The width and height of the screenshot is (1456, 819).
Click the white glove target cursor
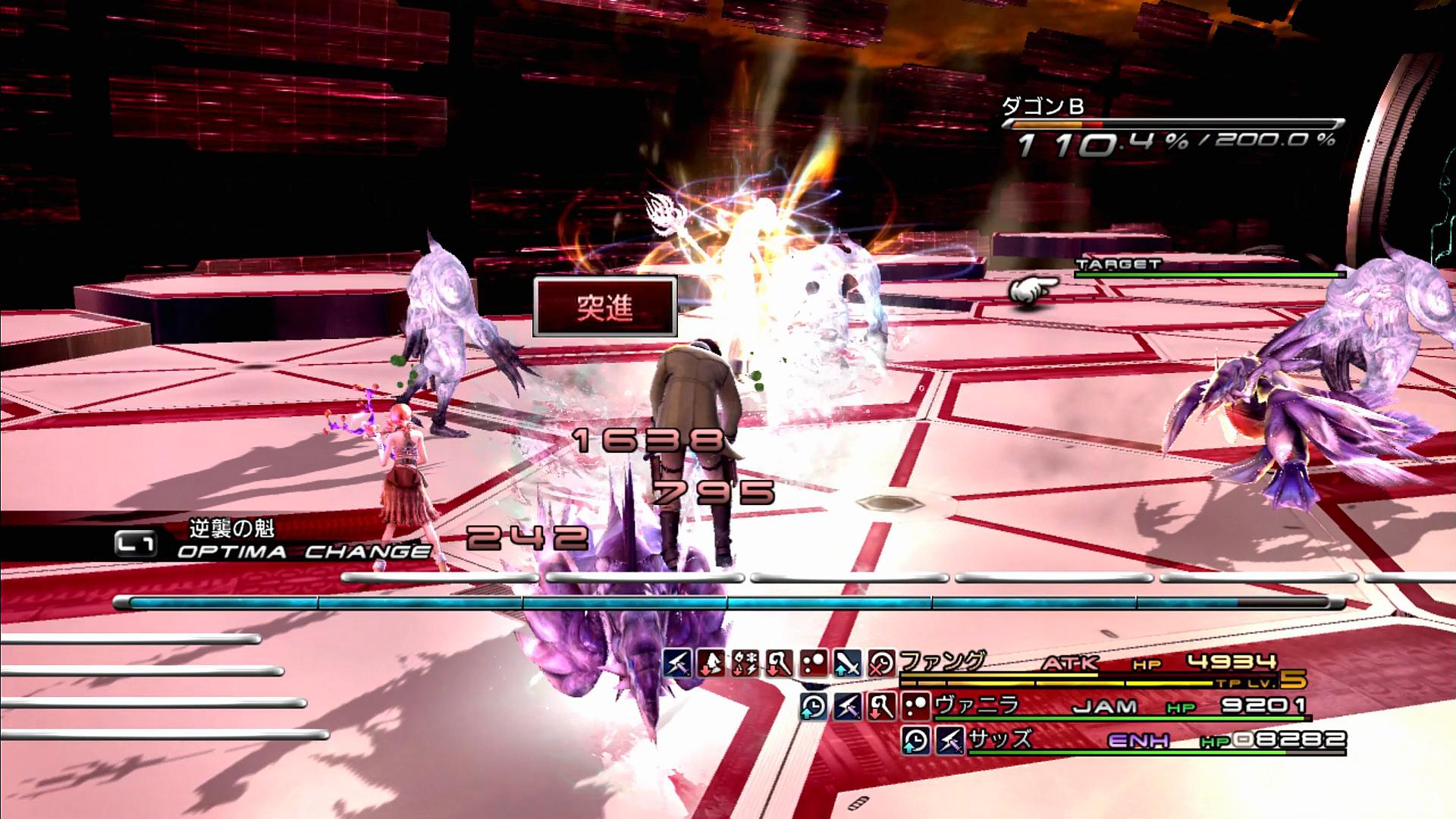point(1033,291)
